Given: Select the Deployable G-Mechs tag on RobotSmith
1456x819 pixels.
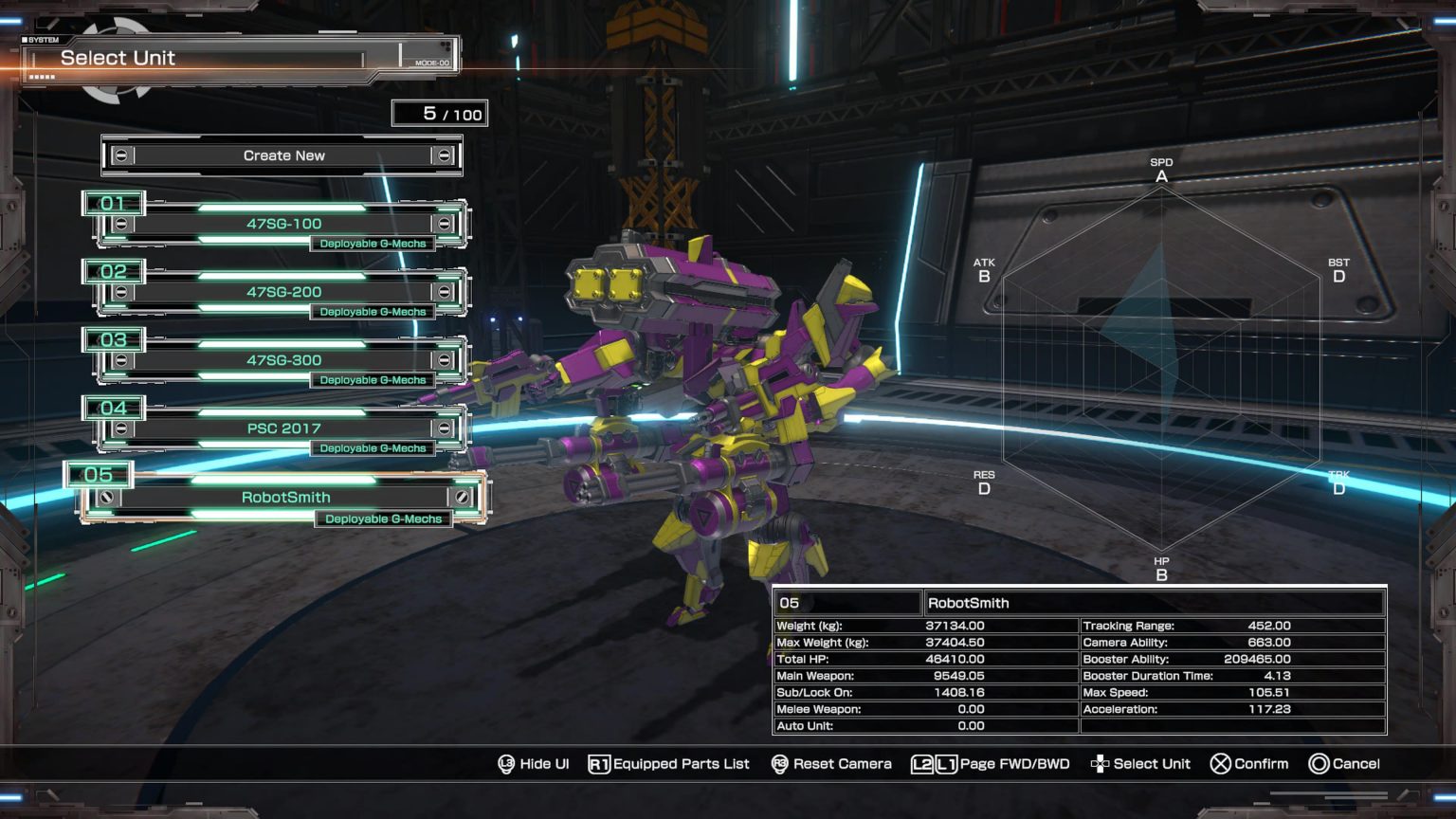Looking at the screenshot, I should [383, 519].
